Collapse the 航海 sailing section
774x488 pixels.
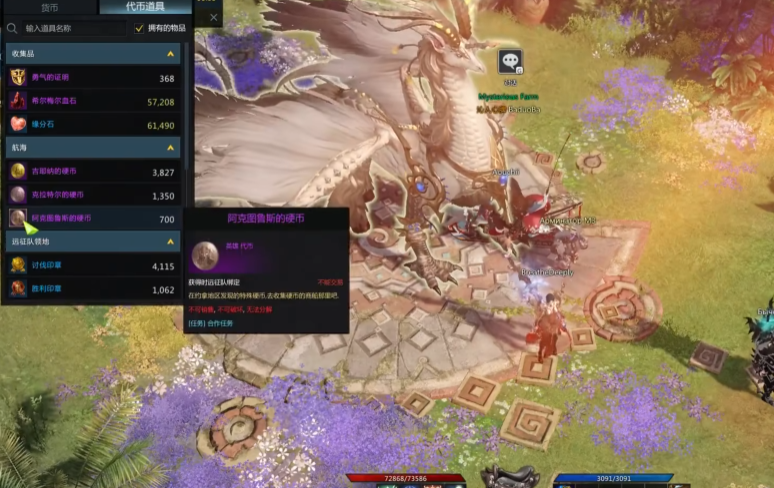click(x=171, y=148)
